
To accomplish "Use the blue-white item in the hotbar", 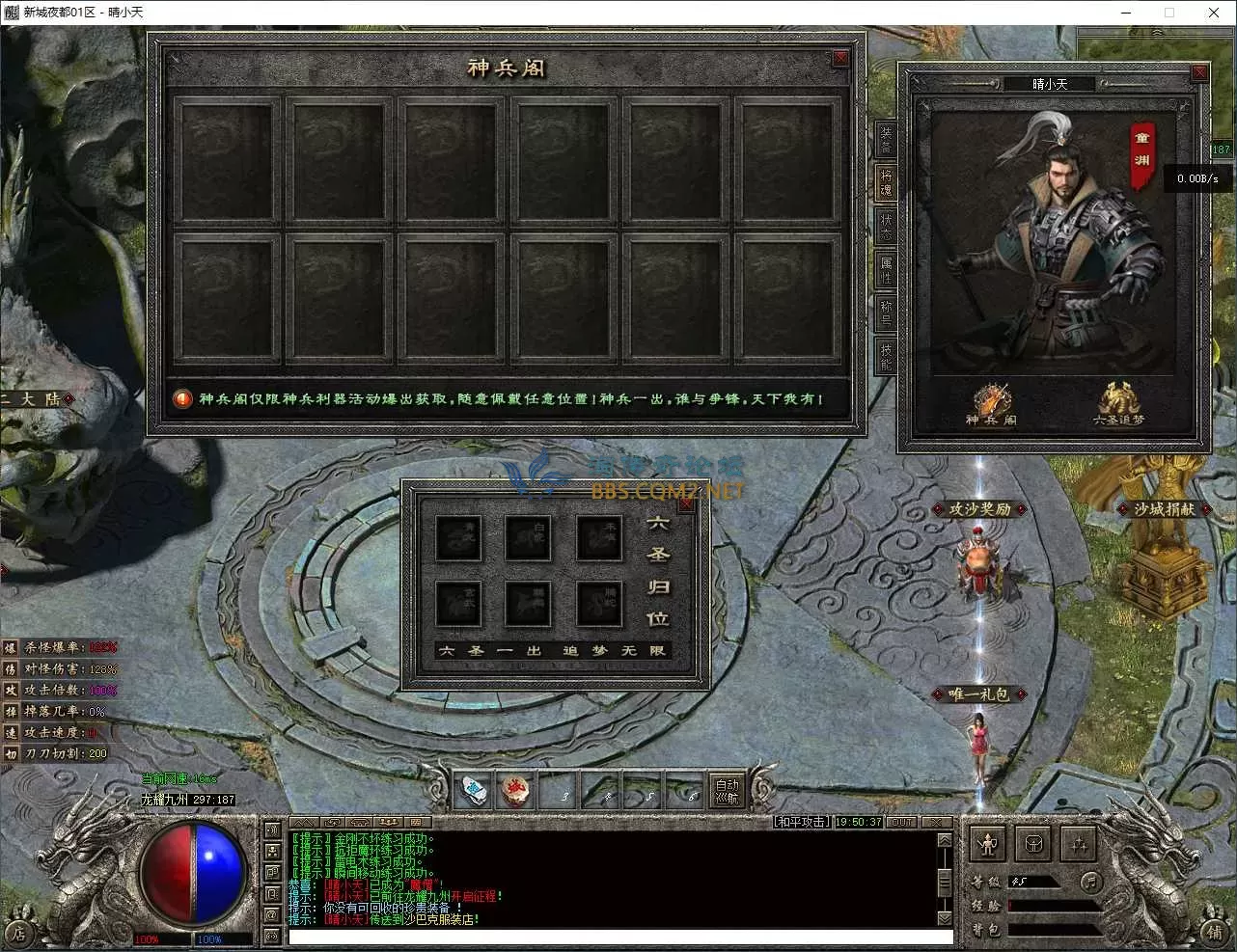I will (x=471, y=792).
